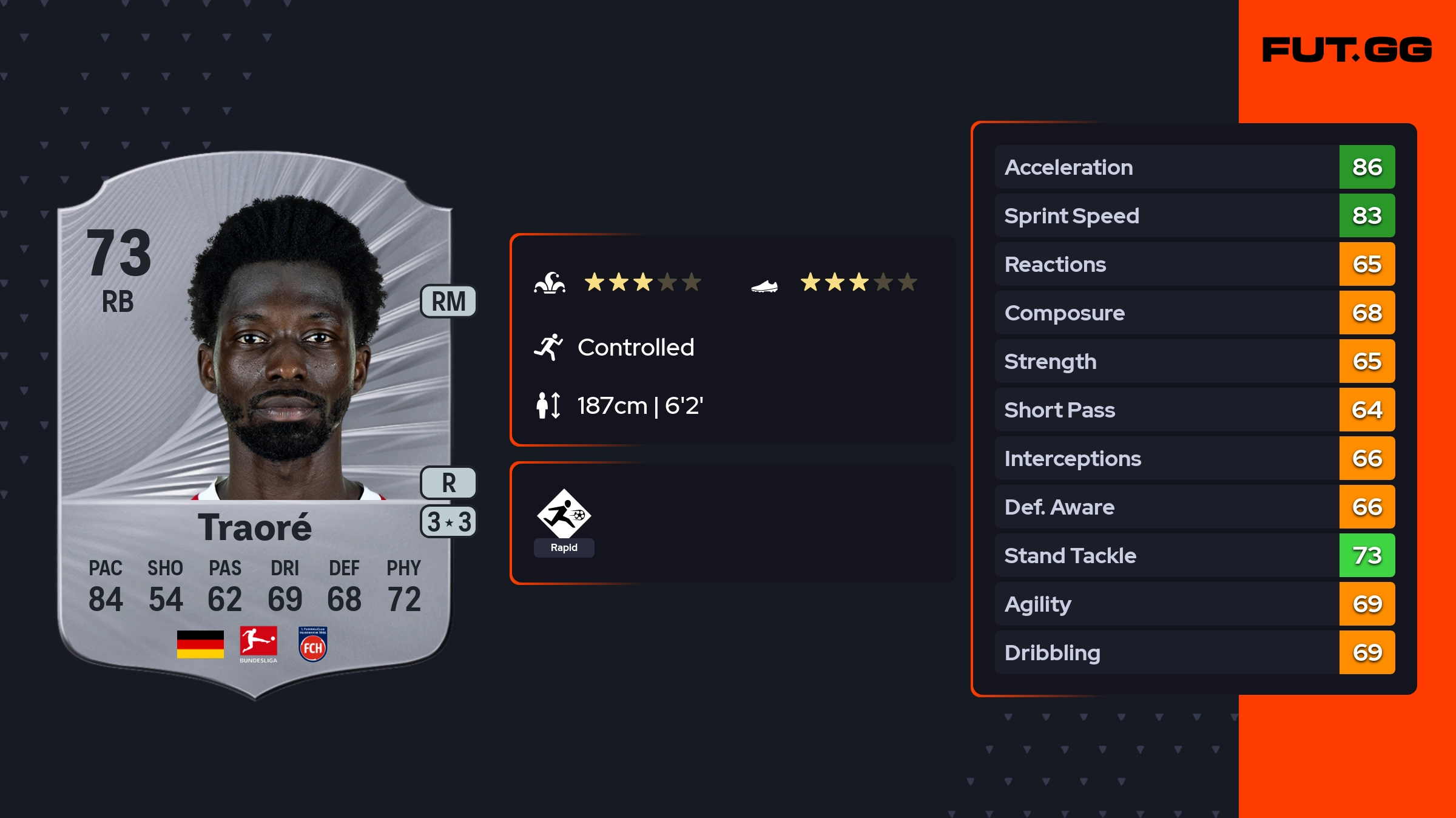
Task: Click the Bundesliga league logo
Action: pyautogui.click(x=258, y=644)
